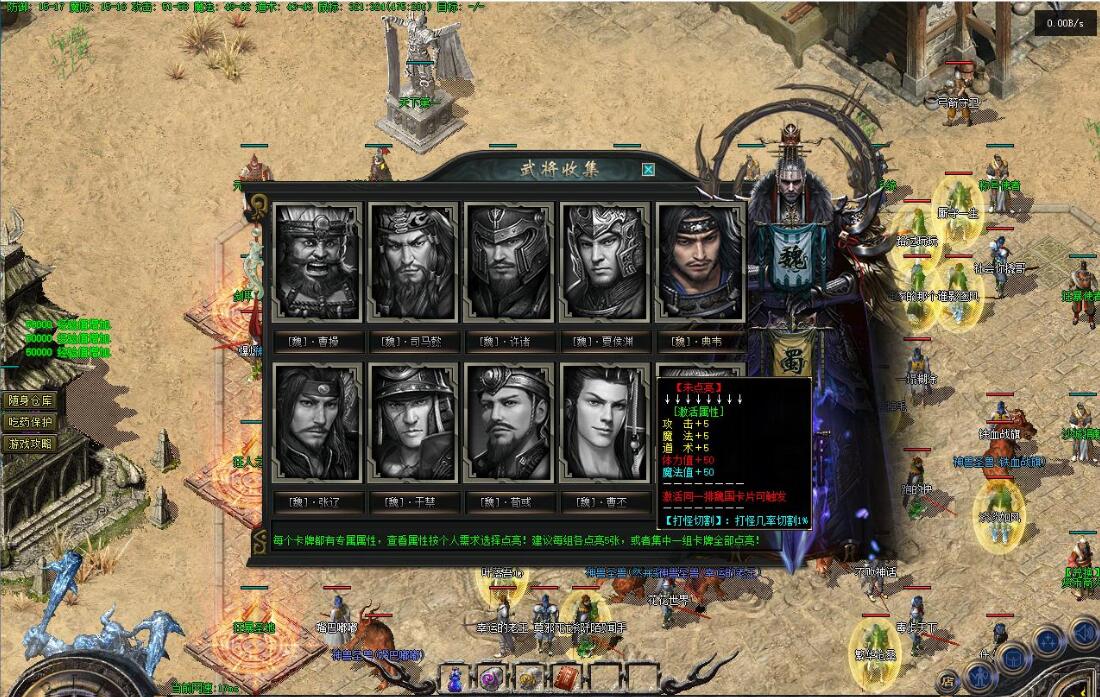Open the 随身仓库 portable warehouse

[x=30, y=400]
